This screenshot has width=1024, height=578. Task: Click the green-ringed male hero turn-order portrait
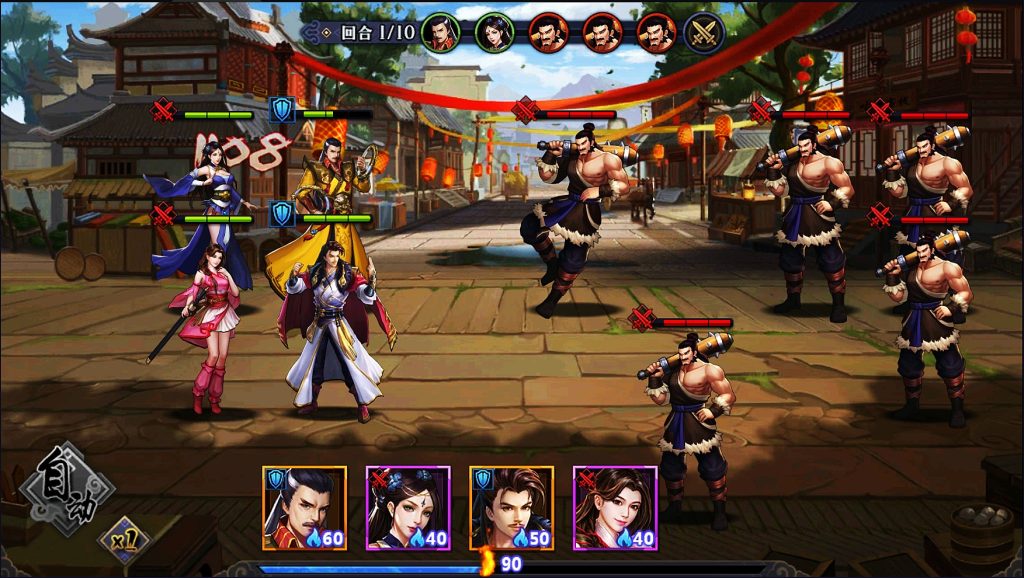[440, 33]
